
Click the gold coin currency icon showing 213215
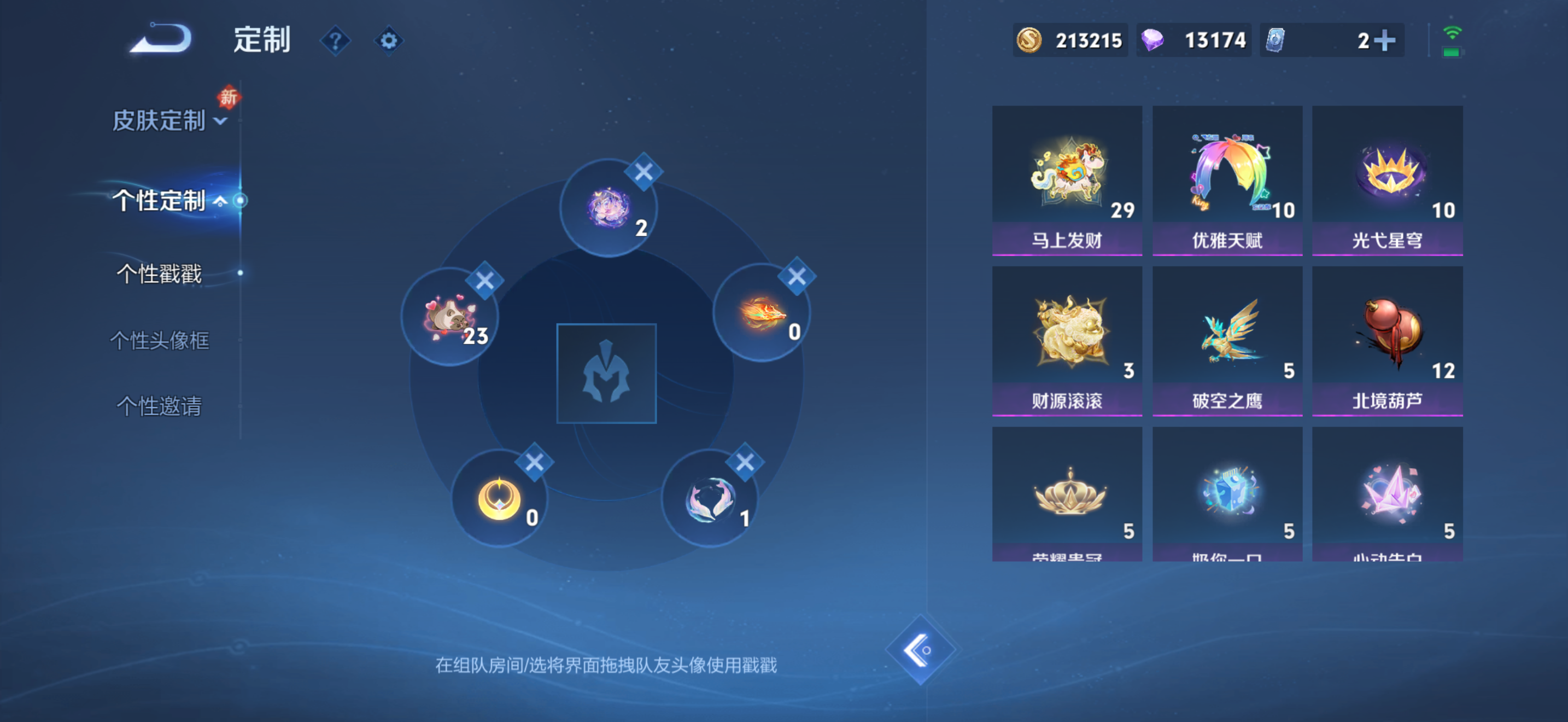click(x=1029, y=40)
